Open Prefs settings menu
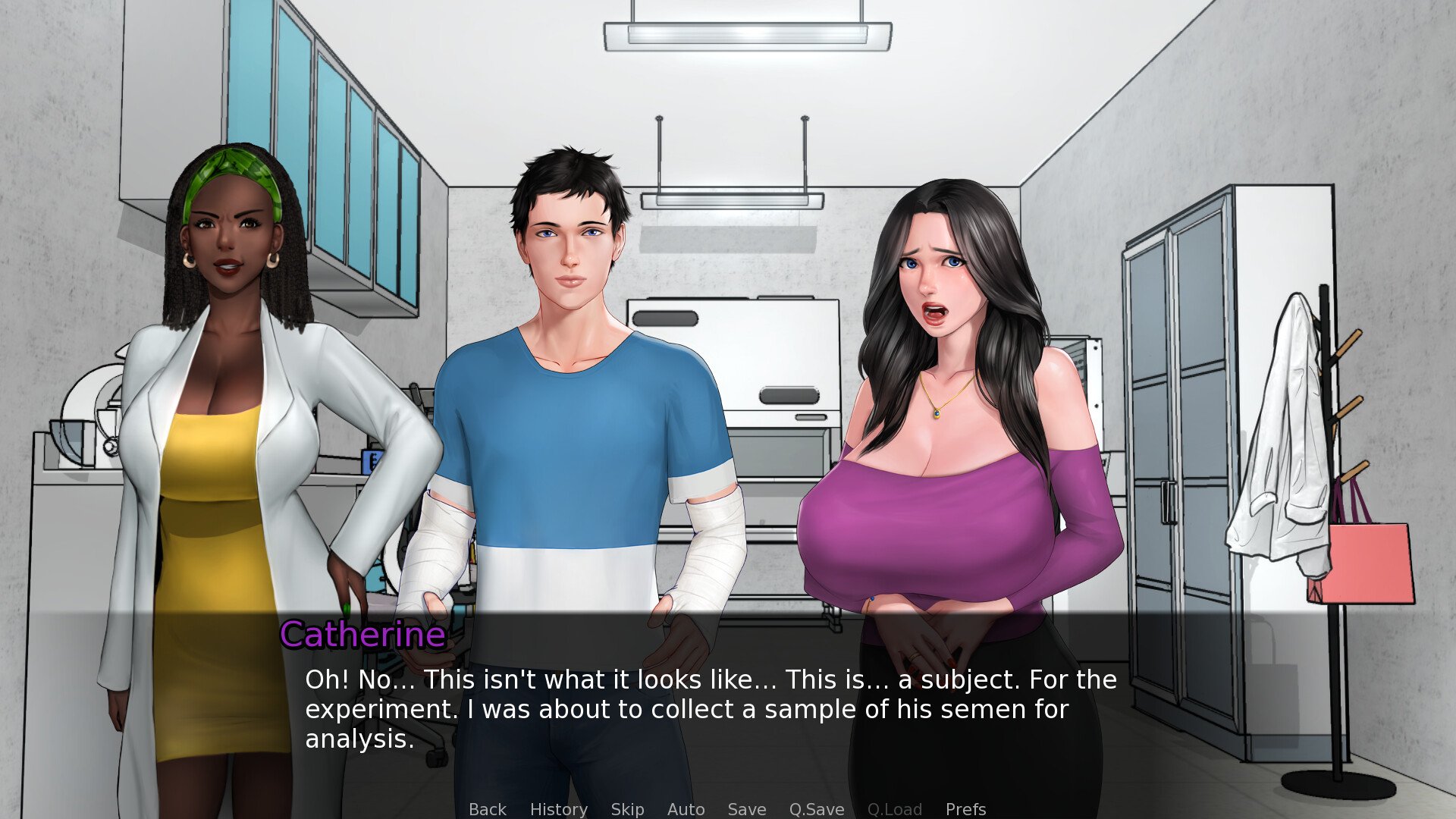The width and height of the screenshot is (1456, 819). 965,809
